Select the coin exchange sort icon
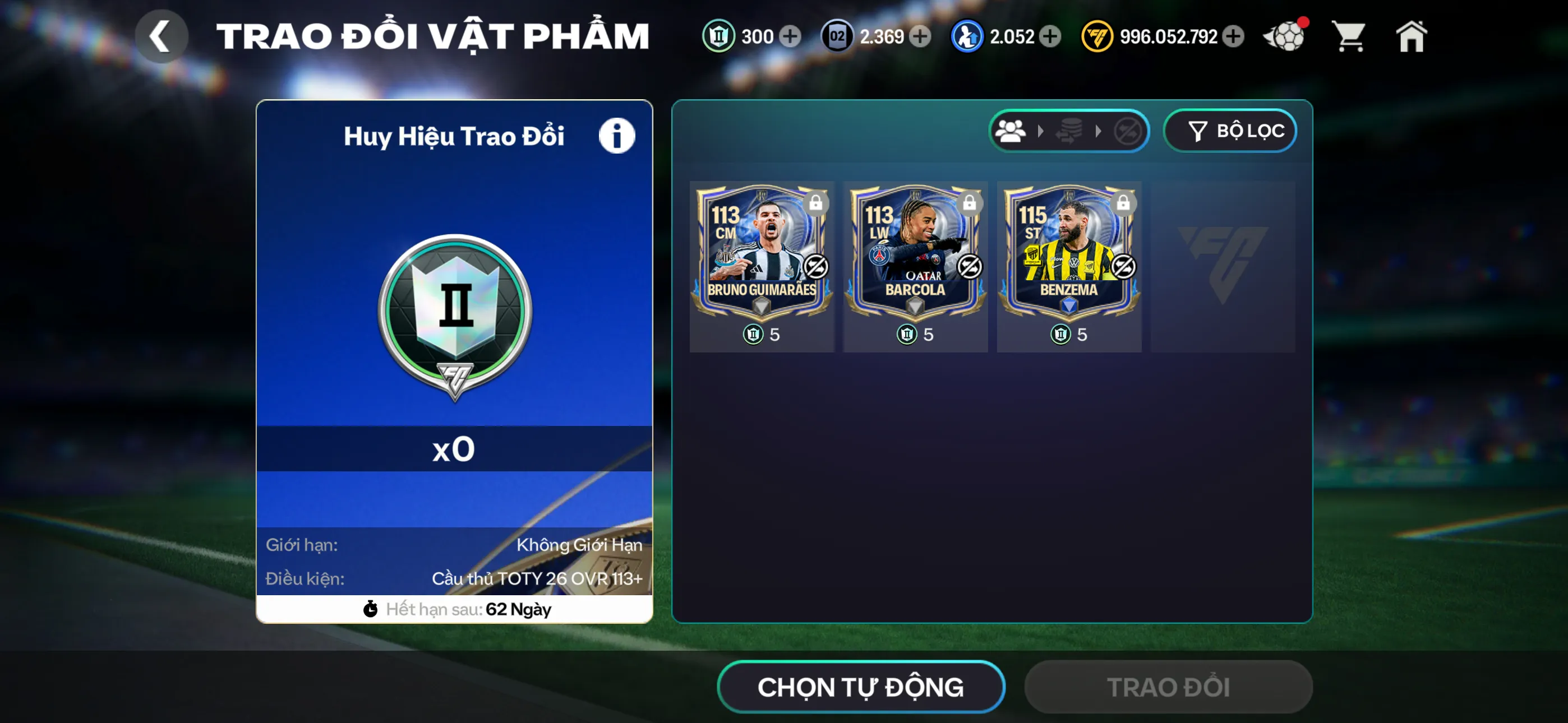This screenshot has width=1568, height=723. pyautogui.click(x=1070, y=131)
